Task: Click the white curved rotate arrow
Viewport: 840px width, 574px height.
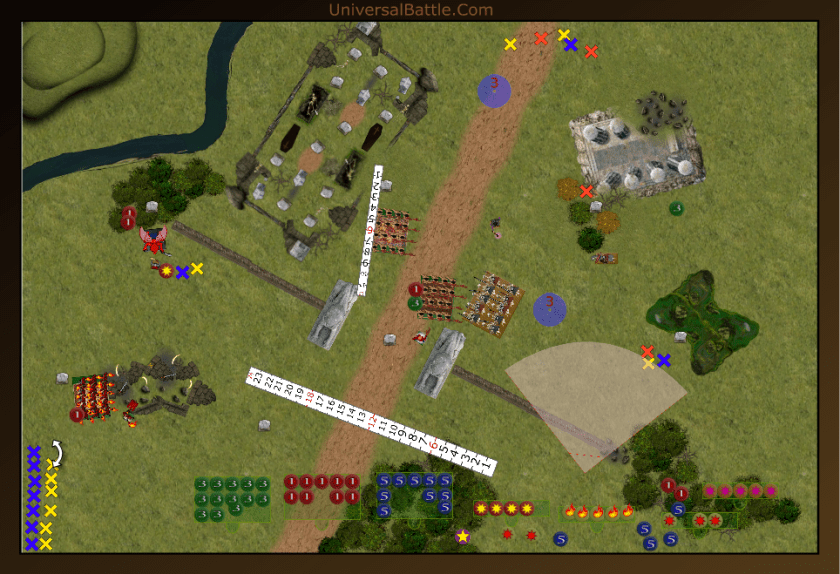Action: (x=56, y=455)
